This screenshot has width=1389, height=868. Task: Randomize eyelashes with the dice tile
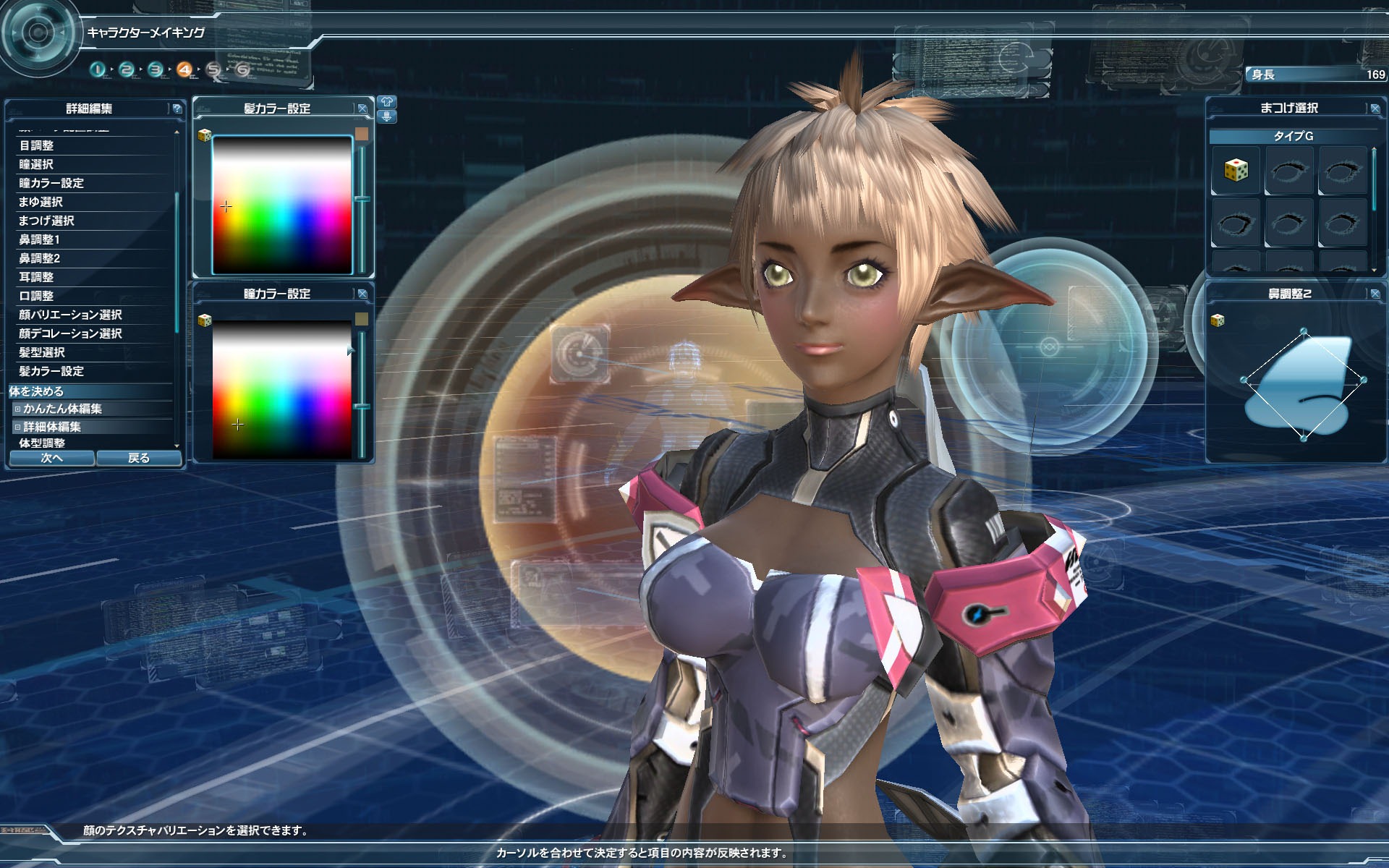pos(1236,171)
